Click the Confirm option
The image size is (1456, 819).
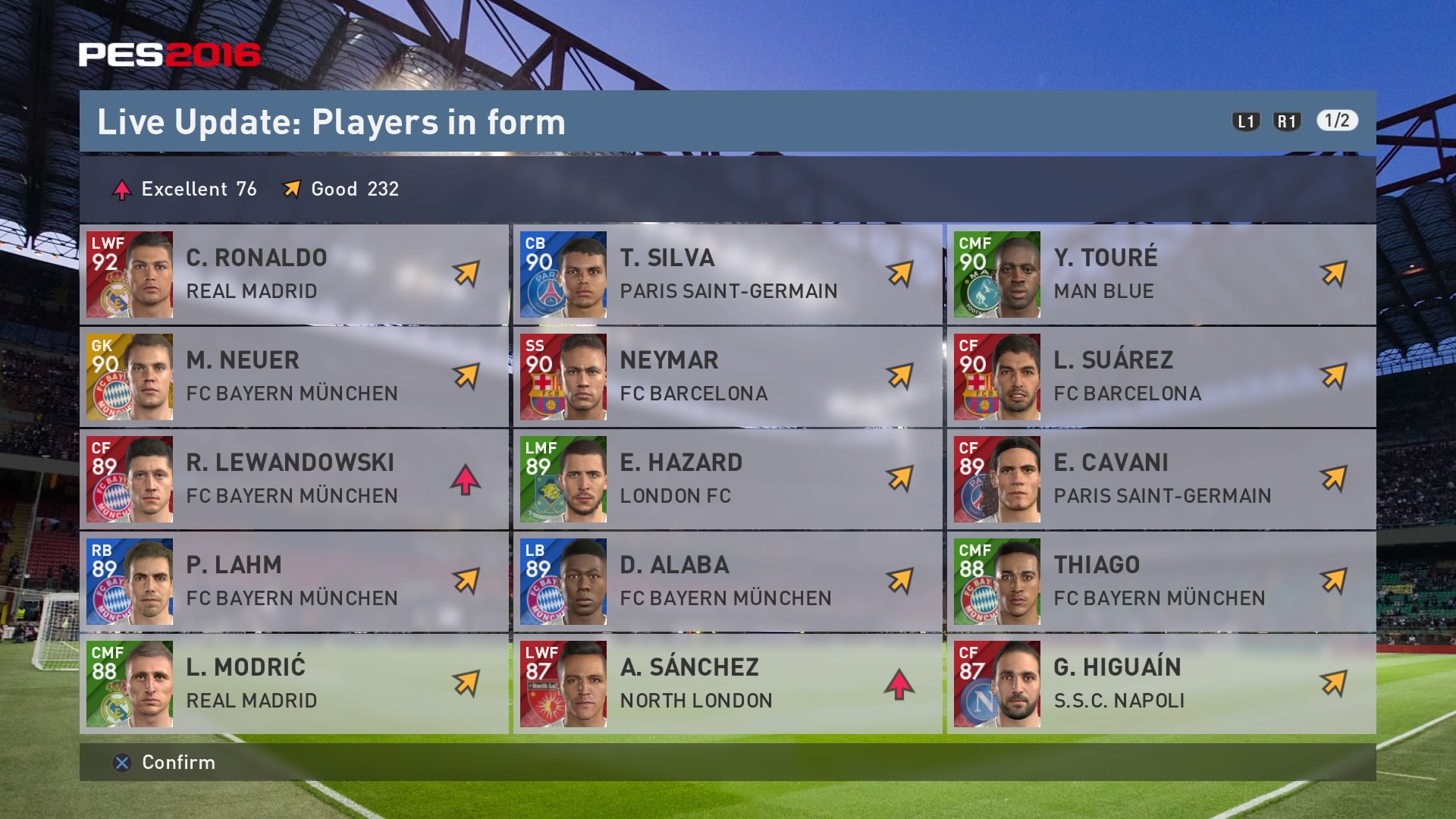click(x=165, y=763)
